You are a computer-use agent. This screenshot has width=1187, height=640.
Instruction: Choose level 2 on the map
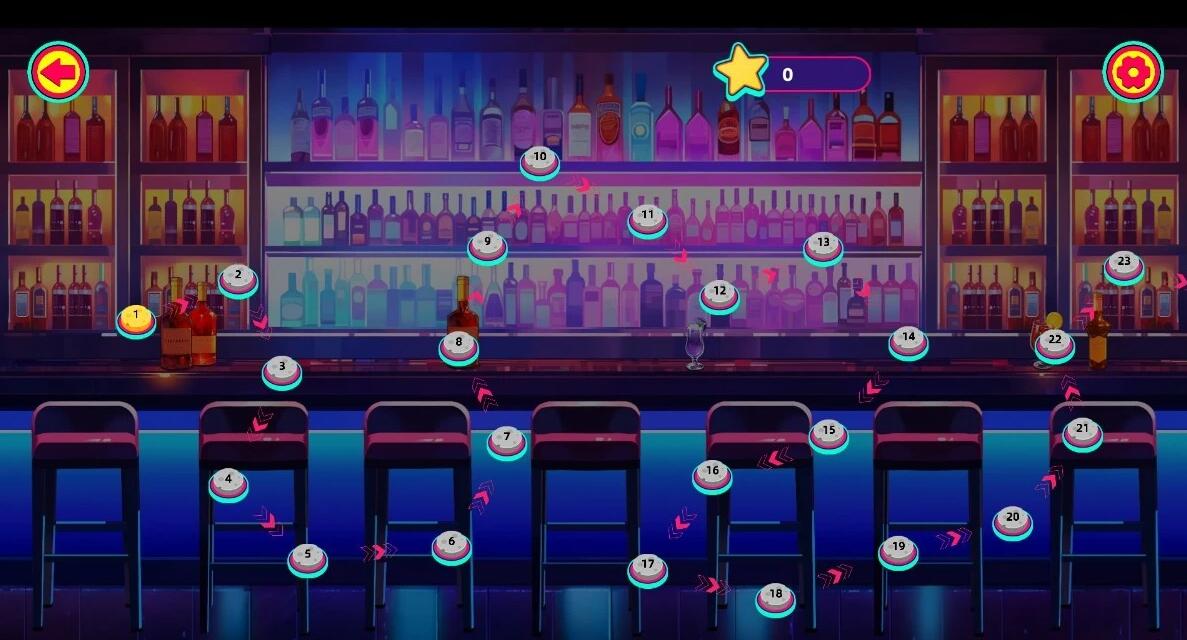click(x=238, y=279)
